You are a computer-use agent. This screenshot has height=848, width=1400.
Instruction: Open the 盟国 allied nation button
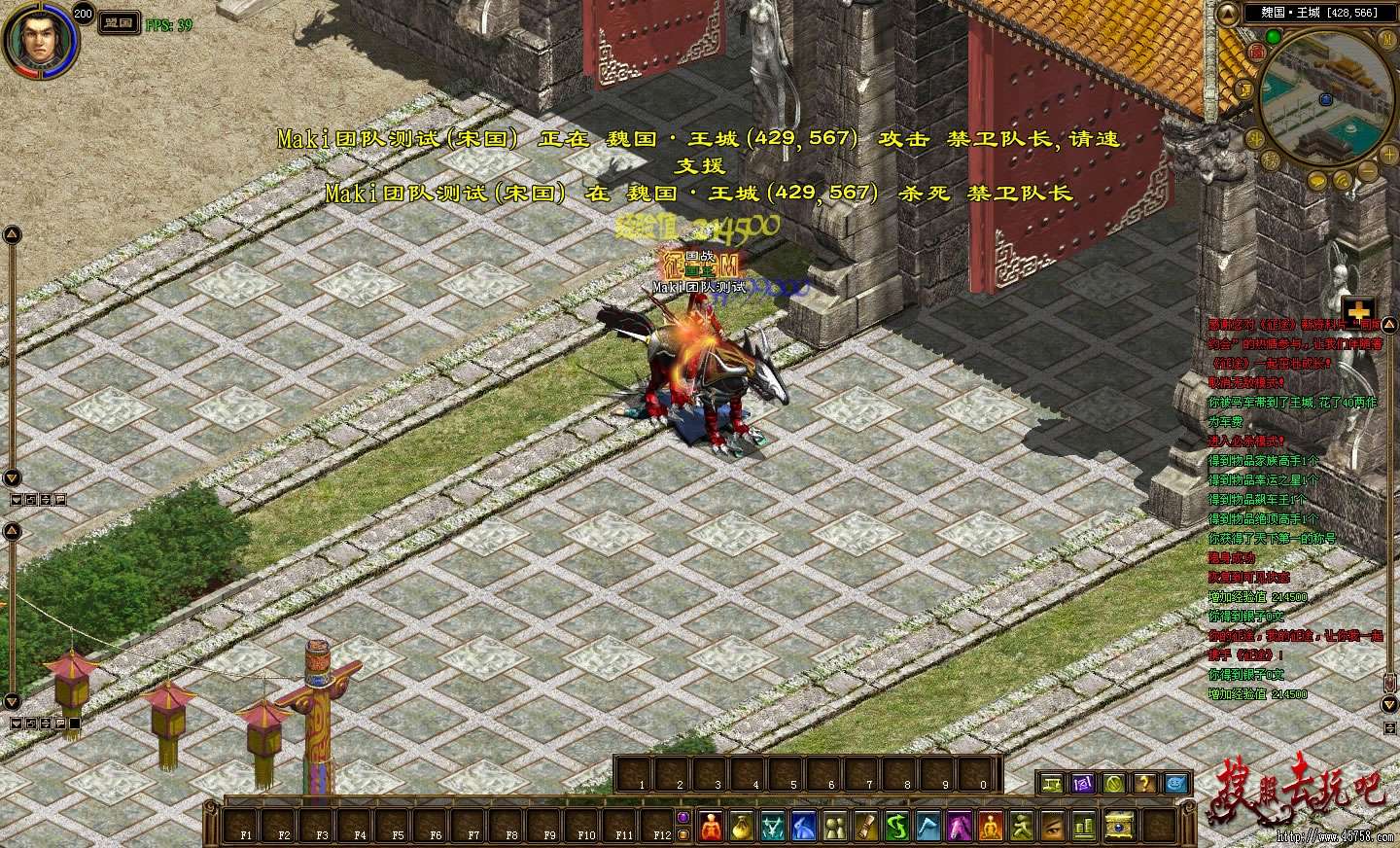point(119,23)
